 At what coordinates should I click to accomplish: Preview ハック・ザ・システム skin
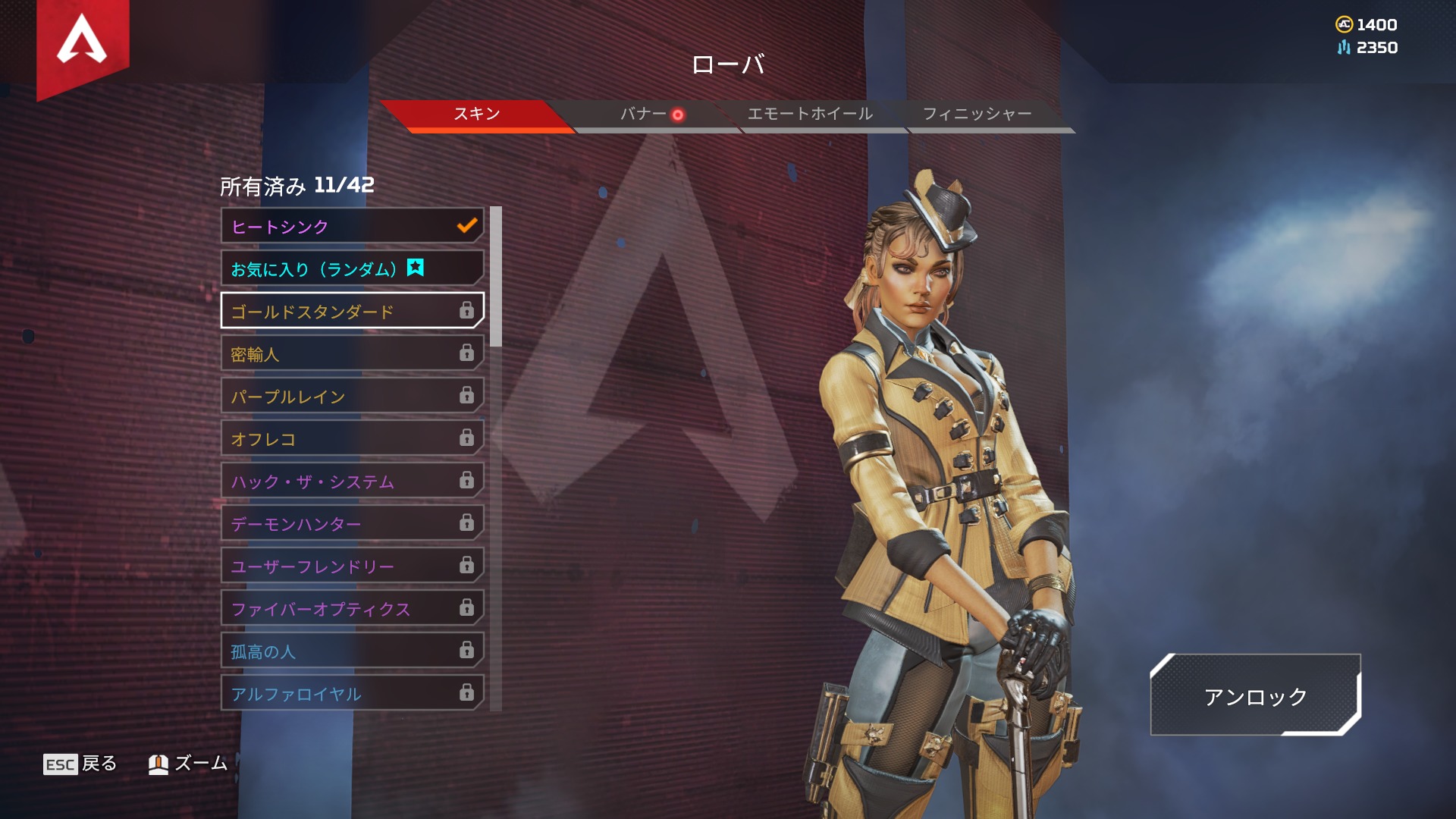coord(352,481)
